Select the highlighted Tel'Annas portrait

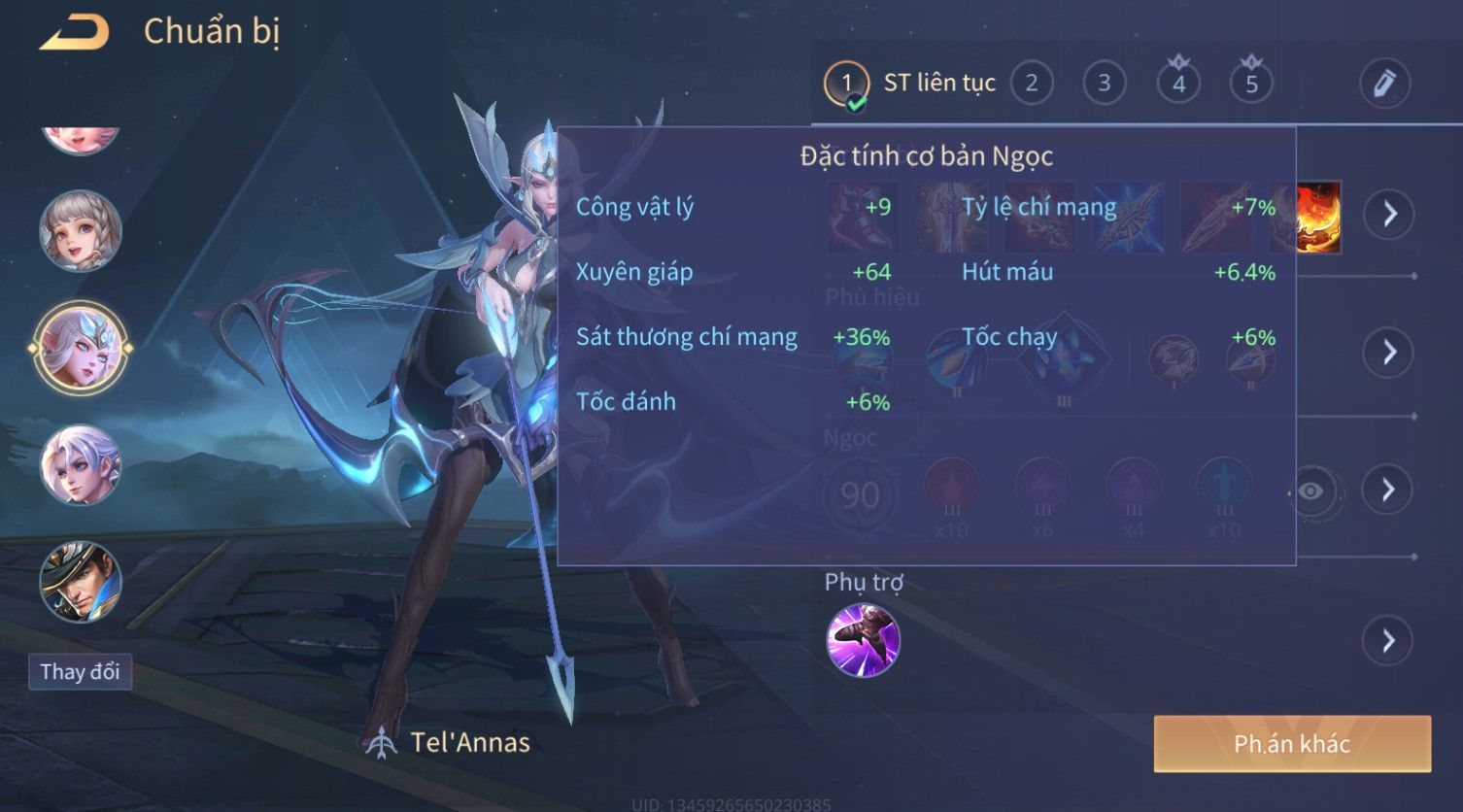pyautogui.click(x=81, y=348)
